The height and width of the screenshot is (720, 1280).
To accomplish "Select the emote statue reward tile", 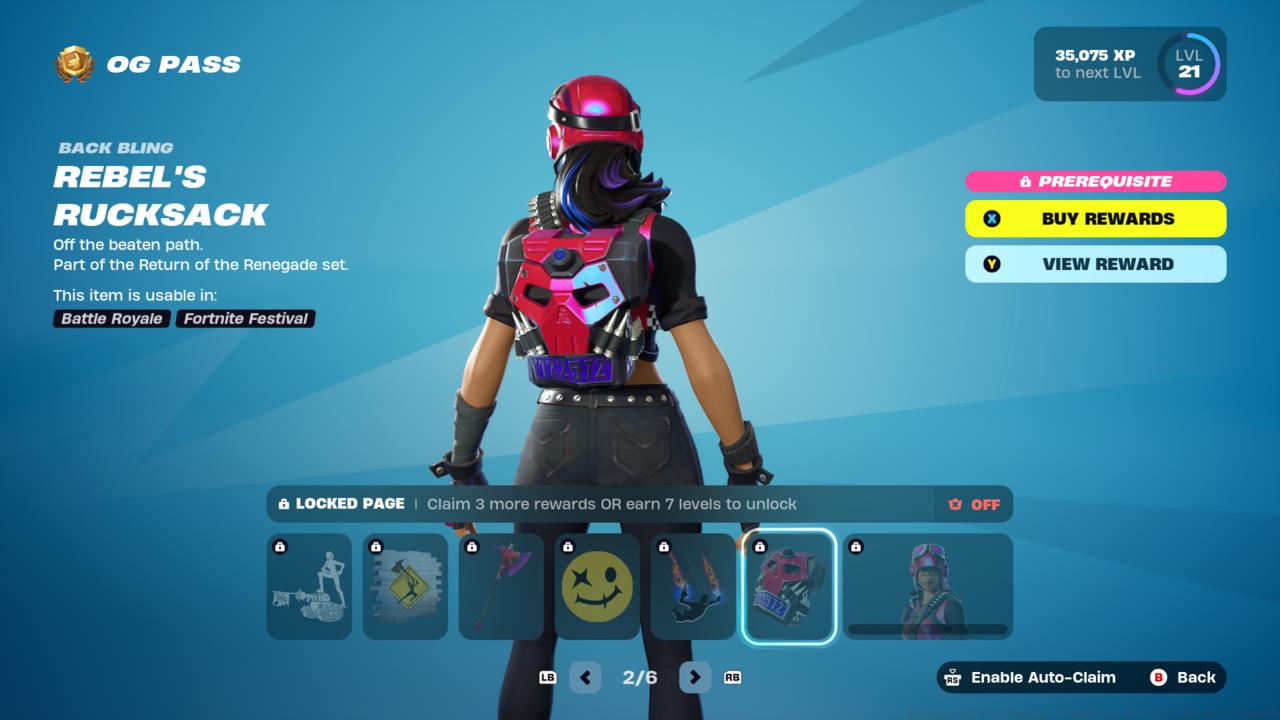I will tap(309, 586).
